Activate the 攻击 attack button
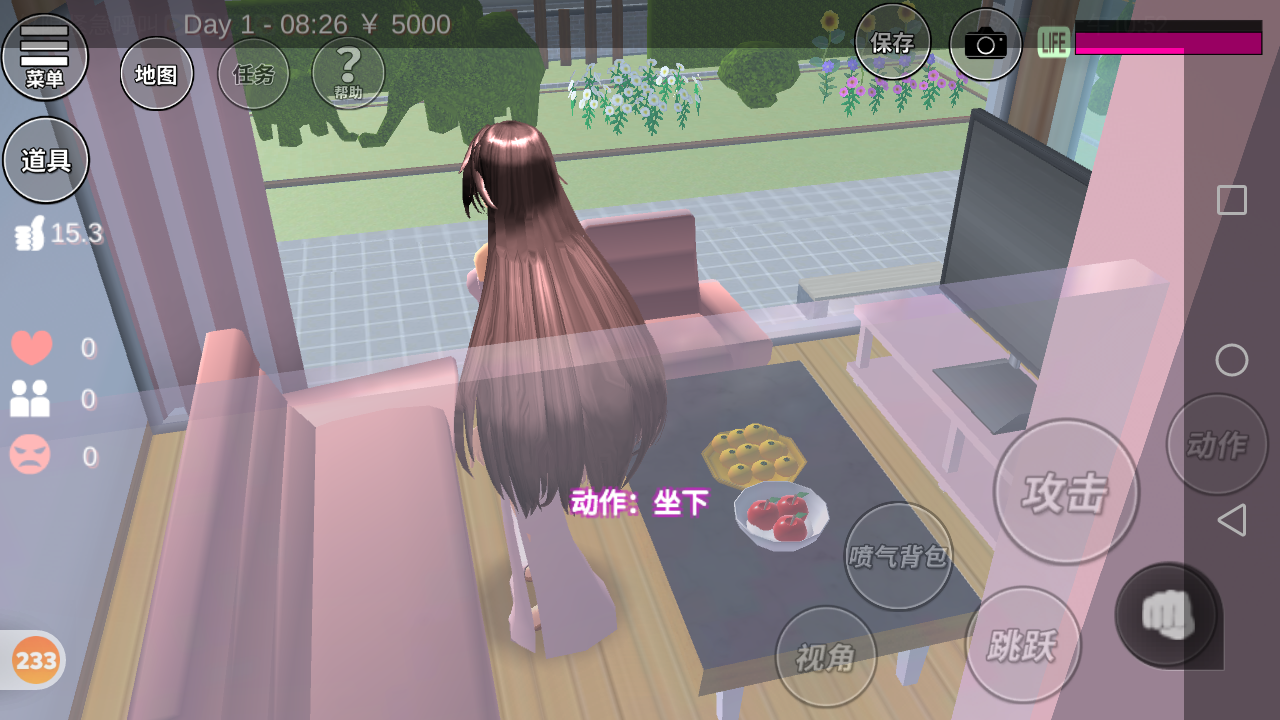This screenshot has height=720, width=1280. tap(1065, 491)
